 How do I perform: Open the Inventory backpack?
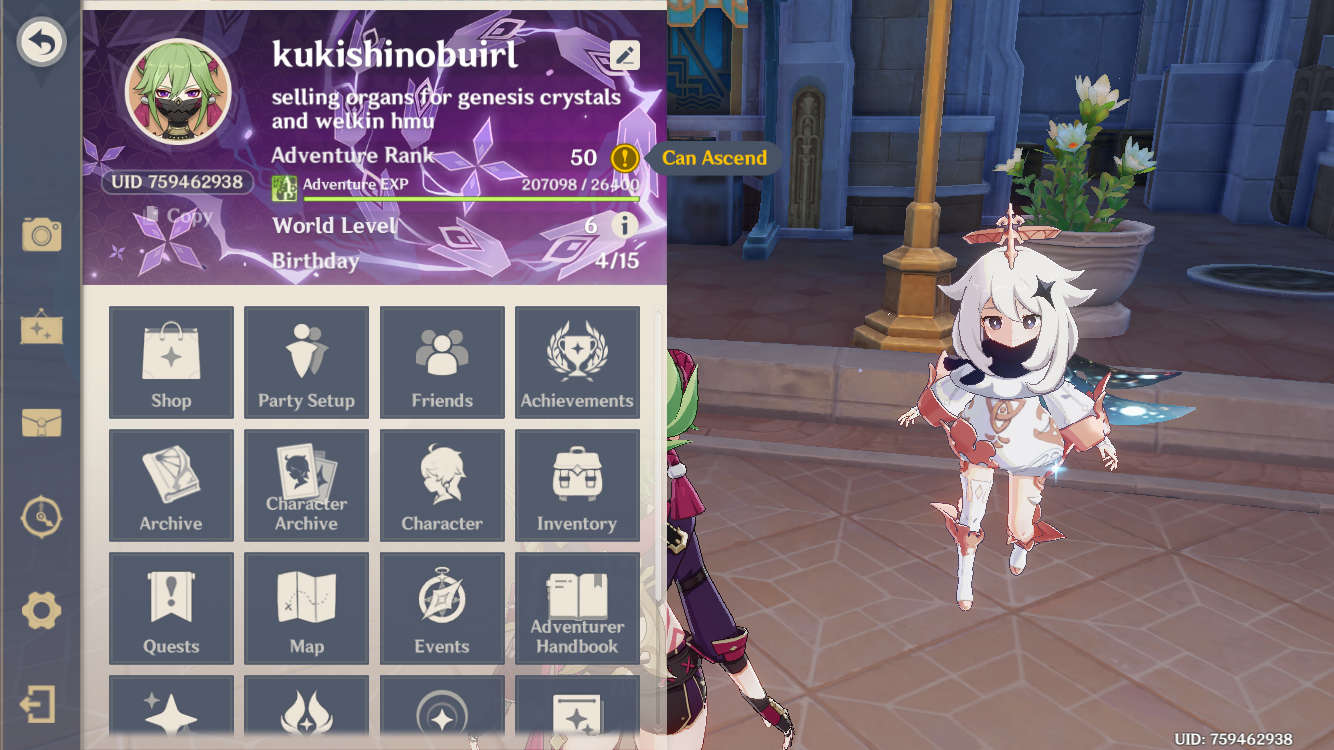coord(577,485)
